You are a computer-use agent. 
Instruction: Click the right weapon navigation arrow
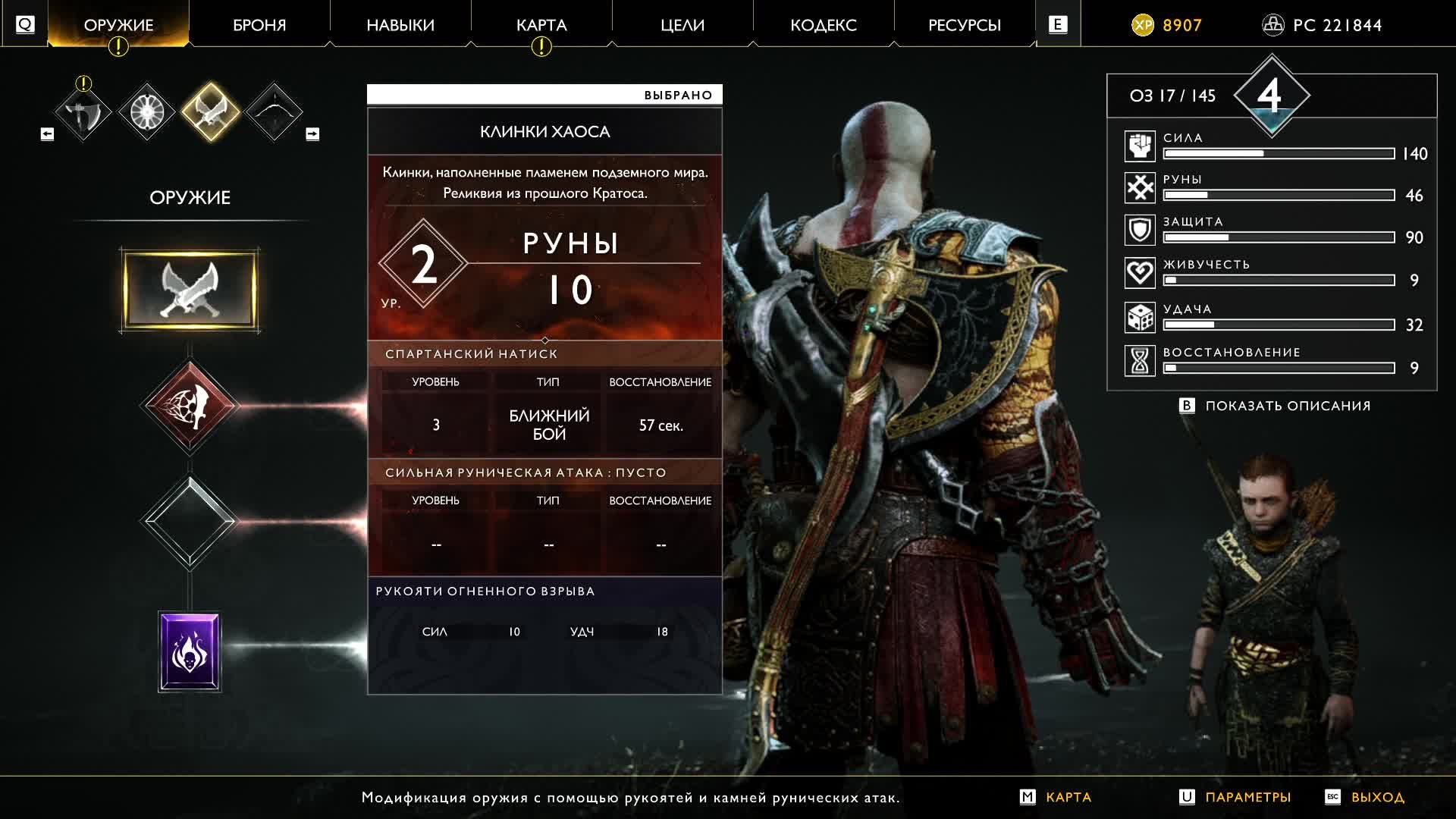click(x=312, y=133)
